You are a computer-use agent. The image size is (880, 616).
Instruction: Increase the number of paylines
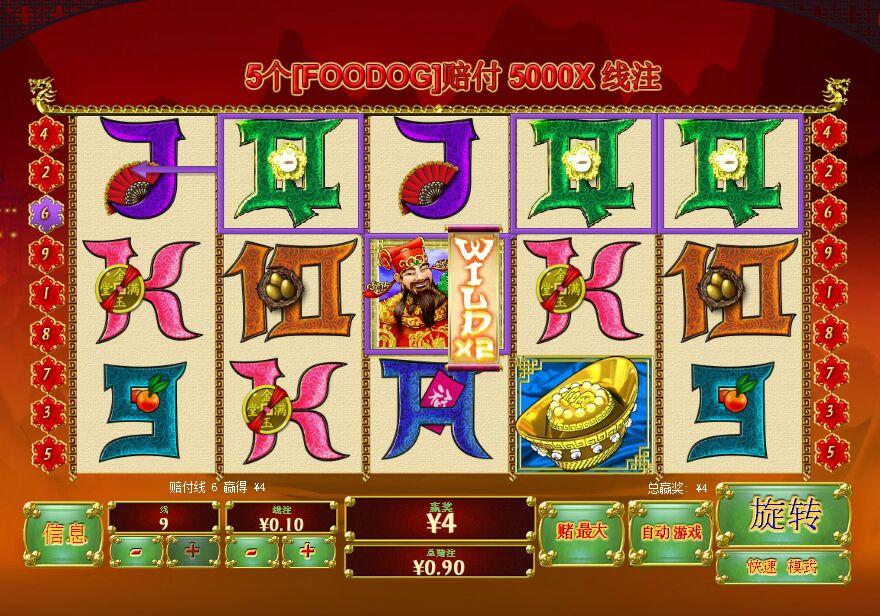(x=191, y=551)
